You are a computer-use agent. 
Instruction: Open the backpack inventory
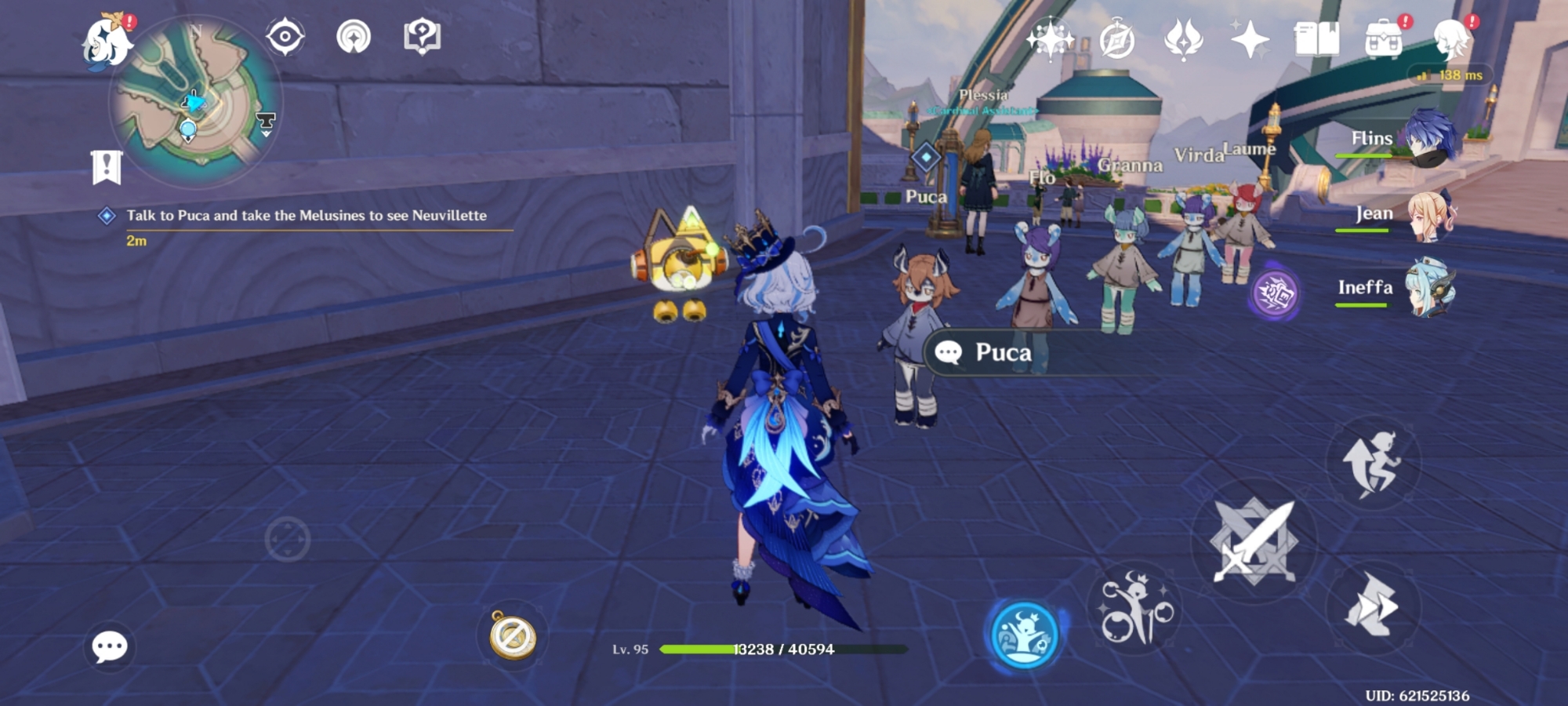pos(1384,38)
